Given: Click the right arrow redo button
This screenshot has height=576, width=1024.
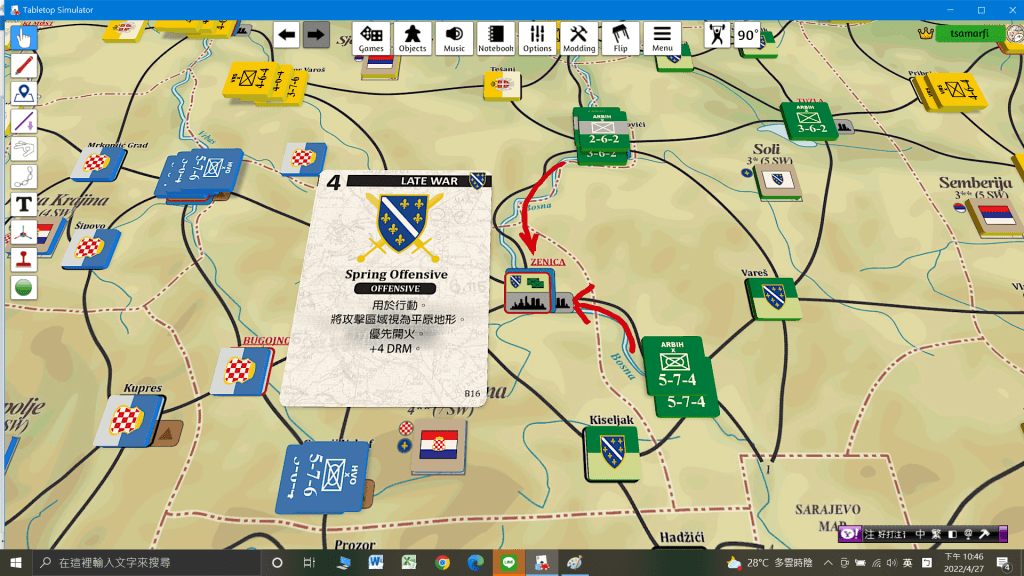Looking at the screenshot, I should pyautogui.click(x=316, y=35).
